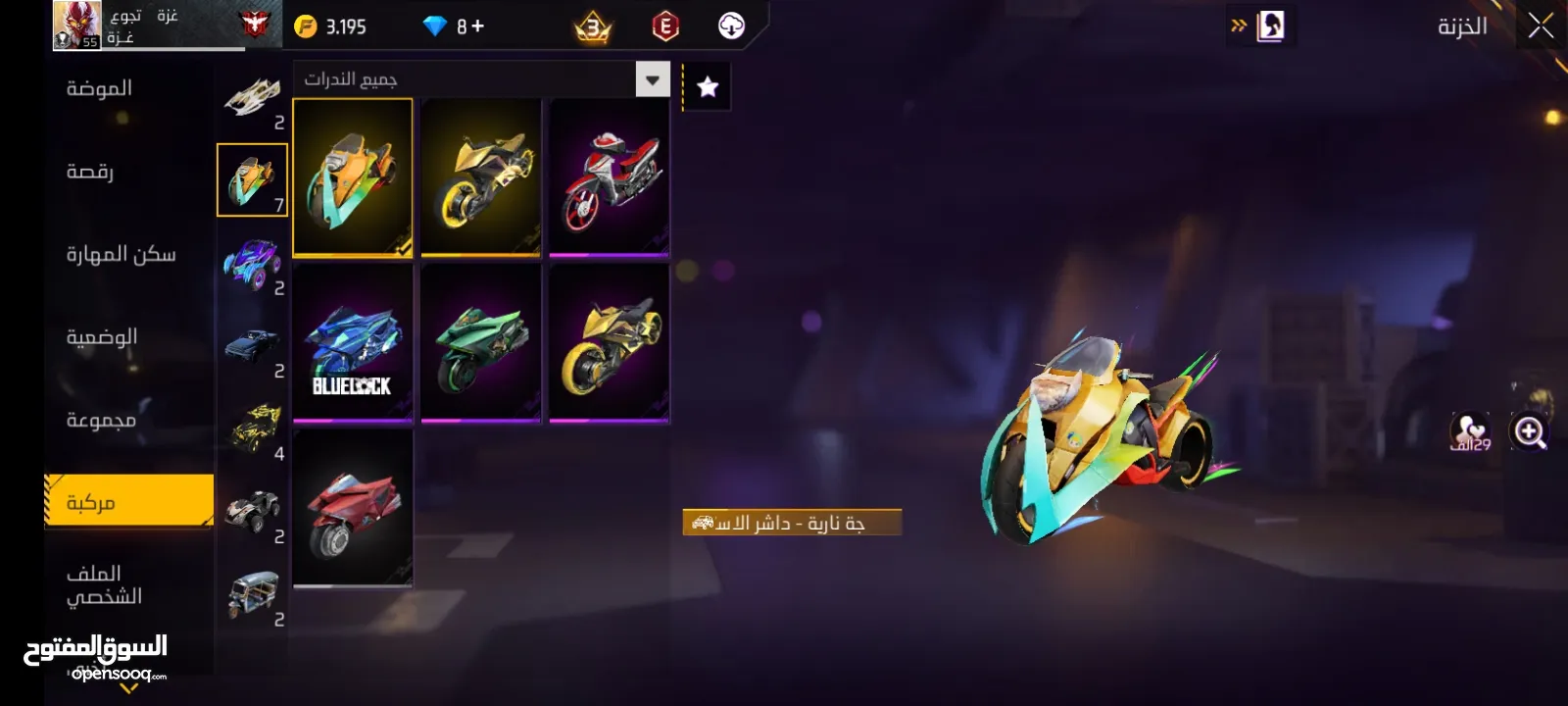This screenshot has height=706, width=1568.
Task: Open the مجموعة collection category
Action: (x=101, y=420)
